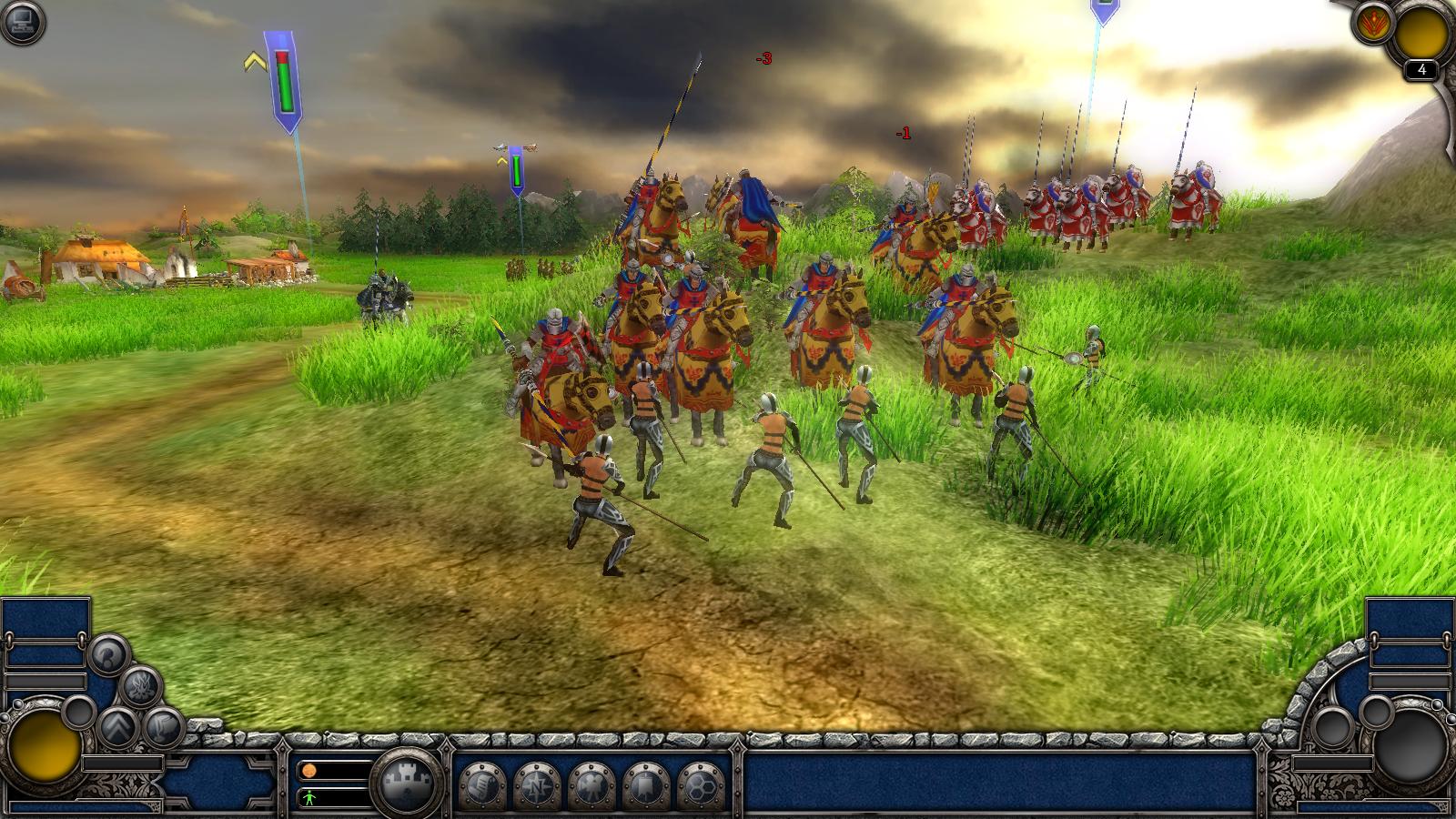Select the large yellow orb at top right
1456x819 pixels.
point(1421,34)
